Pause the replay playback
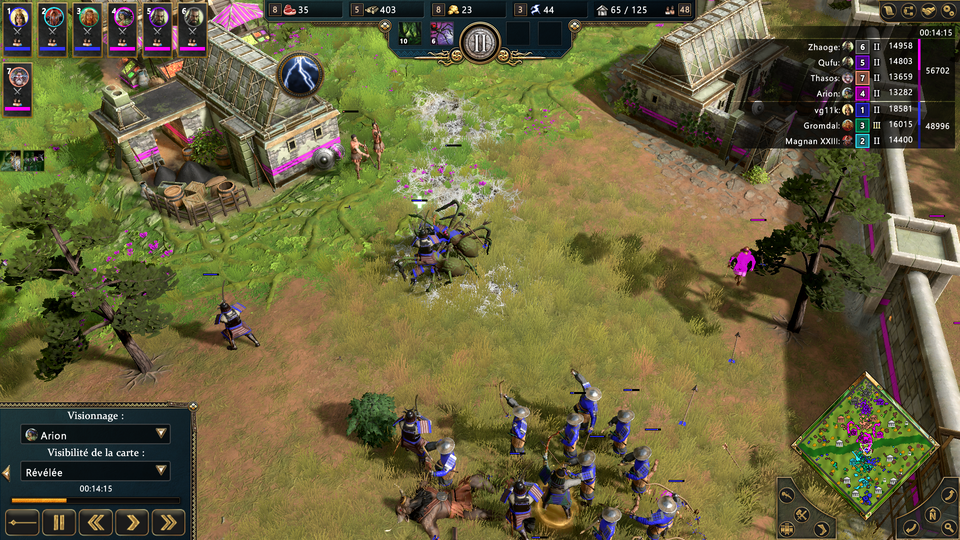Image resolution: width=960 pixels, height=540 pixels. (58, 521)
